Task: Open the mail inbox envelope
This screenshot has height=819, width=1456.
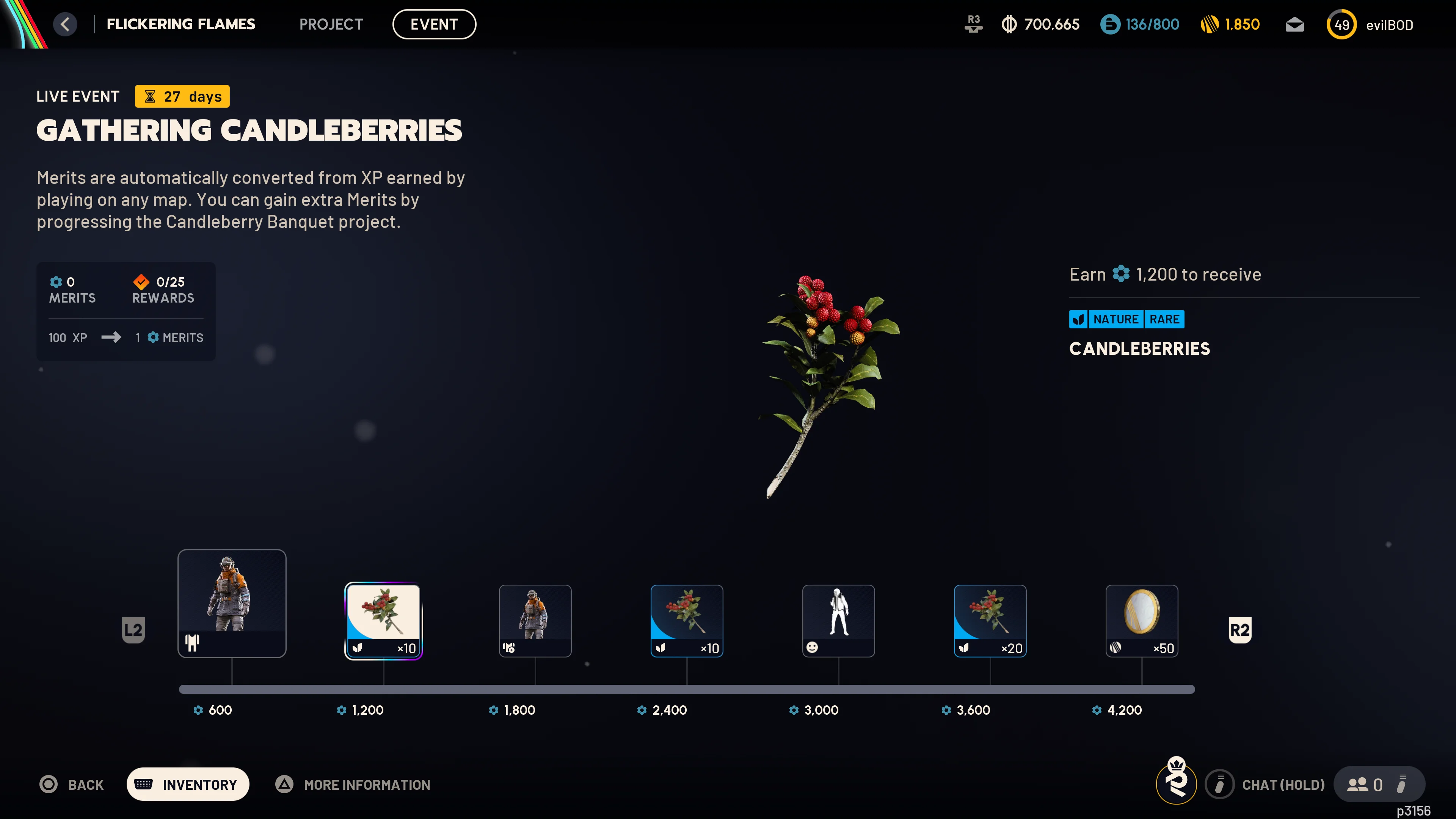Action: (x=1294, y=24)
